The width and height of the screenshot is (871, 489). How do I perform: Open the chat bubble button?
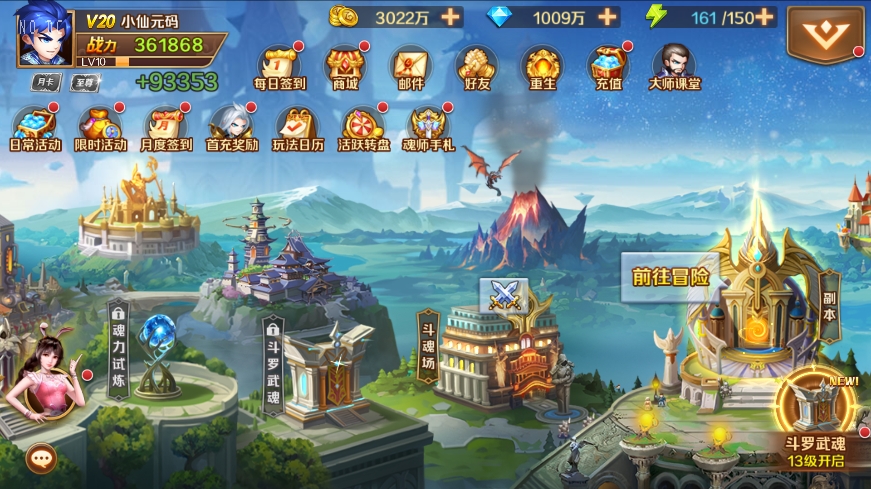41,458
